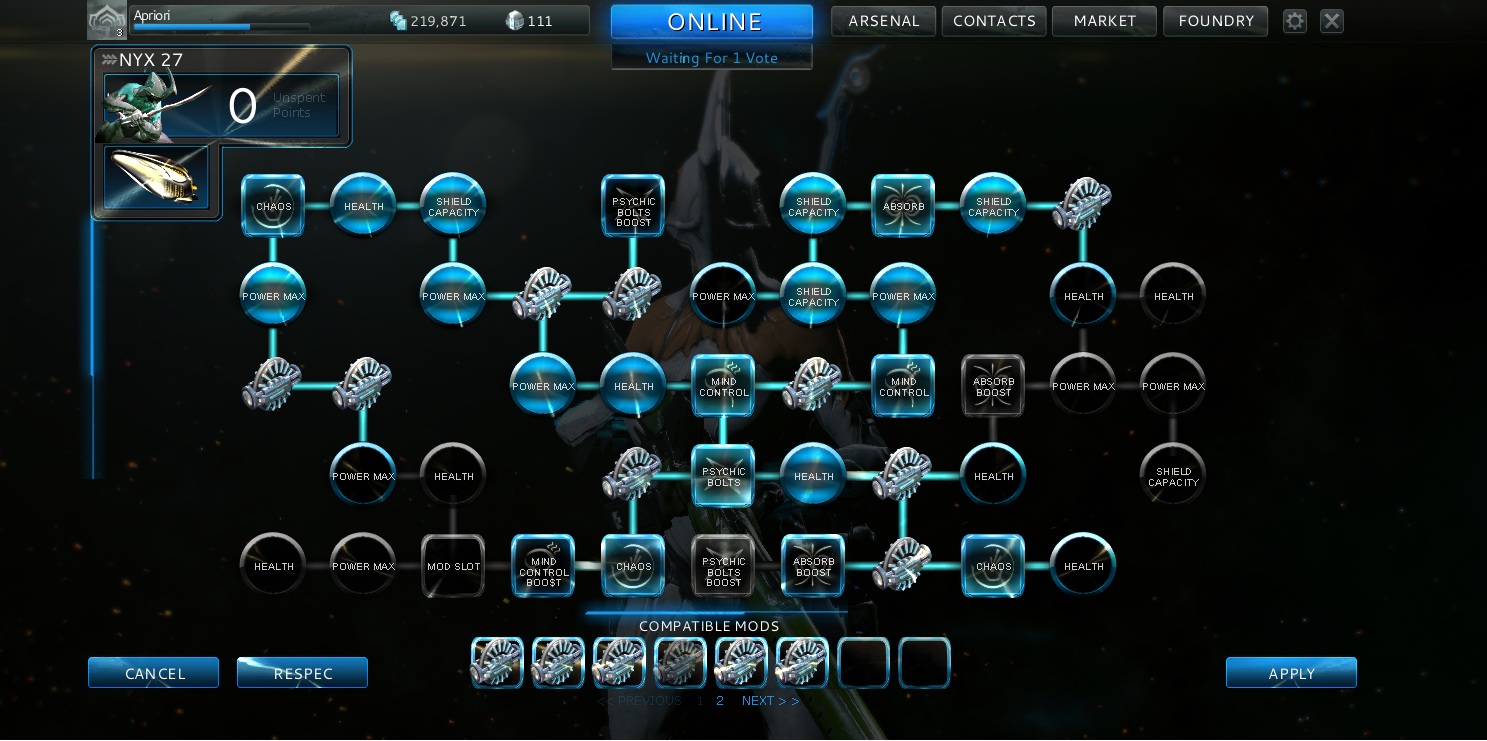Open the settings gear menu
The height and width of the screenshot is (741, 1487).
1294,20
